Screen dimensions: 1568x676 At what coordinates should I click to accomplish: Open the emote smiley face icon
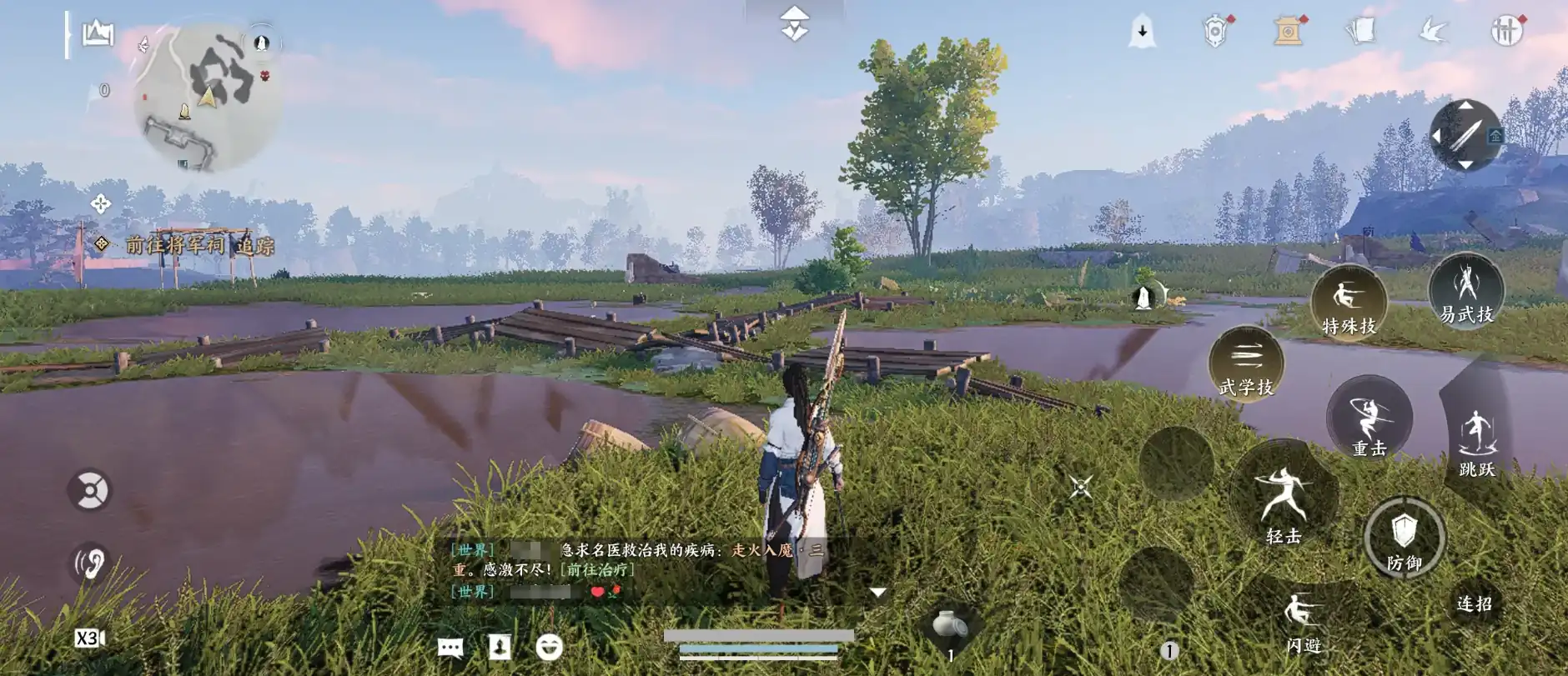click(549, 647)
